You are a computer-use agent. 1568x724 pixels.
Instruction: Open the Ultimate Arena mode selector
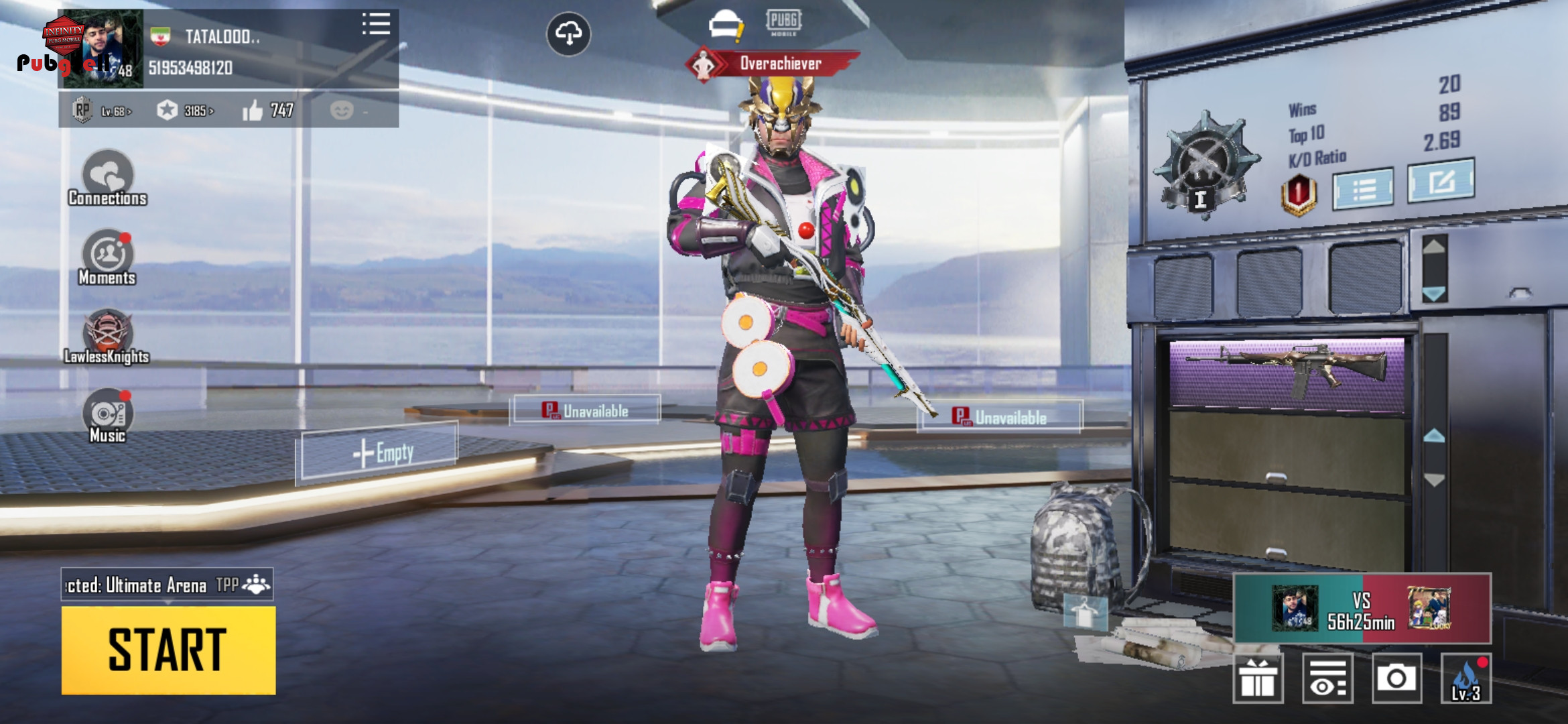(x=167, y=585)
